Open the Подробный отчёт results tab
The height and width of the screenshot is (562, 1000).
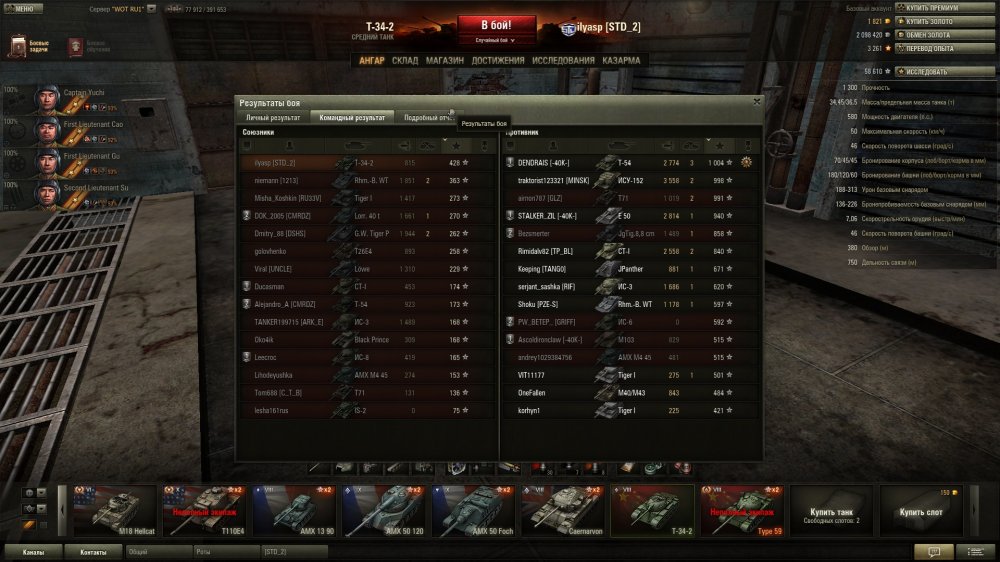[x=427, y=117]
